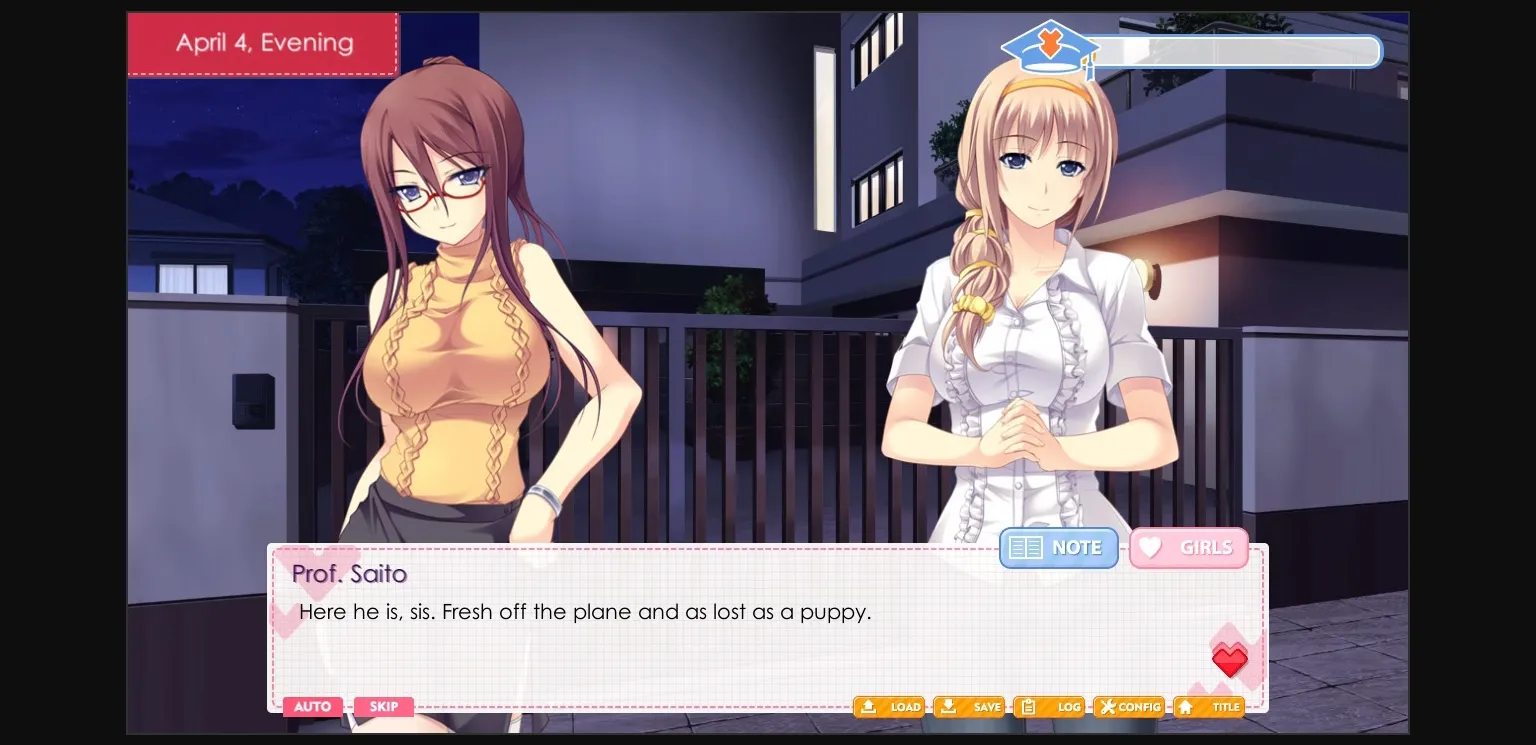Screen dimensions: 1536x745
Task: Select the pink heart affection icon
Action: click(1230, 661)
